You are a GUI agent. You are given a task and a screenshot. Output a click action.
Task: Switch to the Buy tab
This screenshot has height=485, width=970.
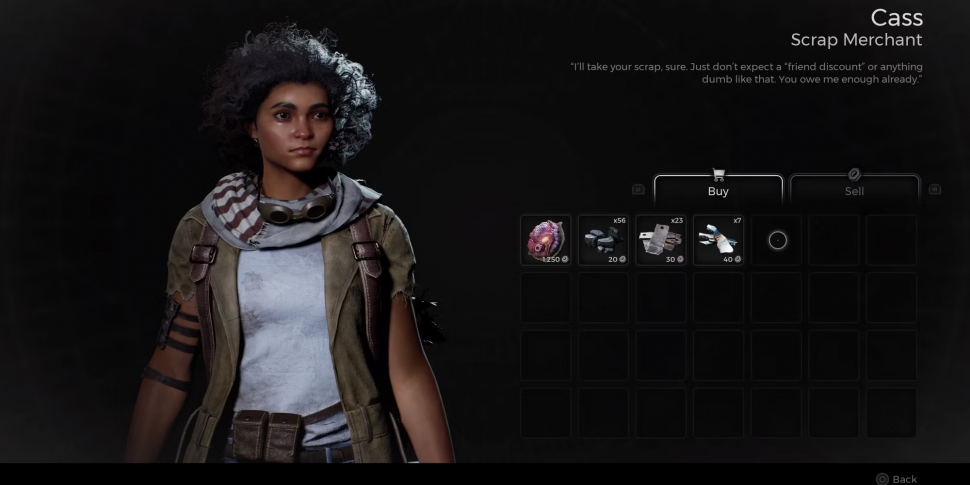[x=718, y=190]
